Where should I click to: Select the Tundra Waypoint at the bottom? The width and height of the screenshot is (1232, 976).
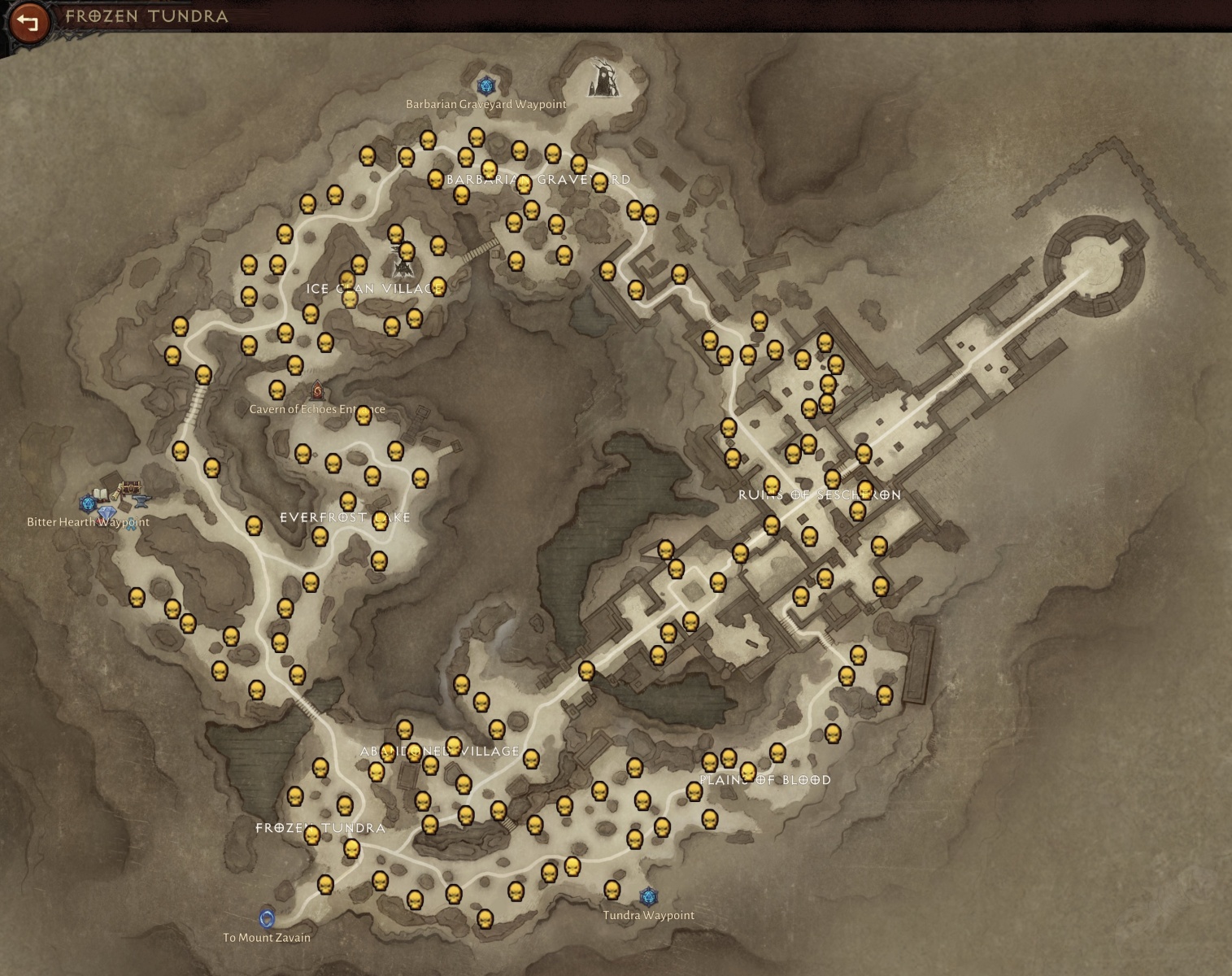click(649, 898)
